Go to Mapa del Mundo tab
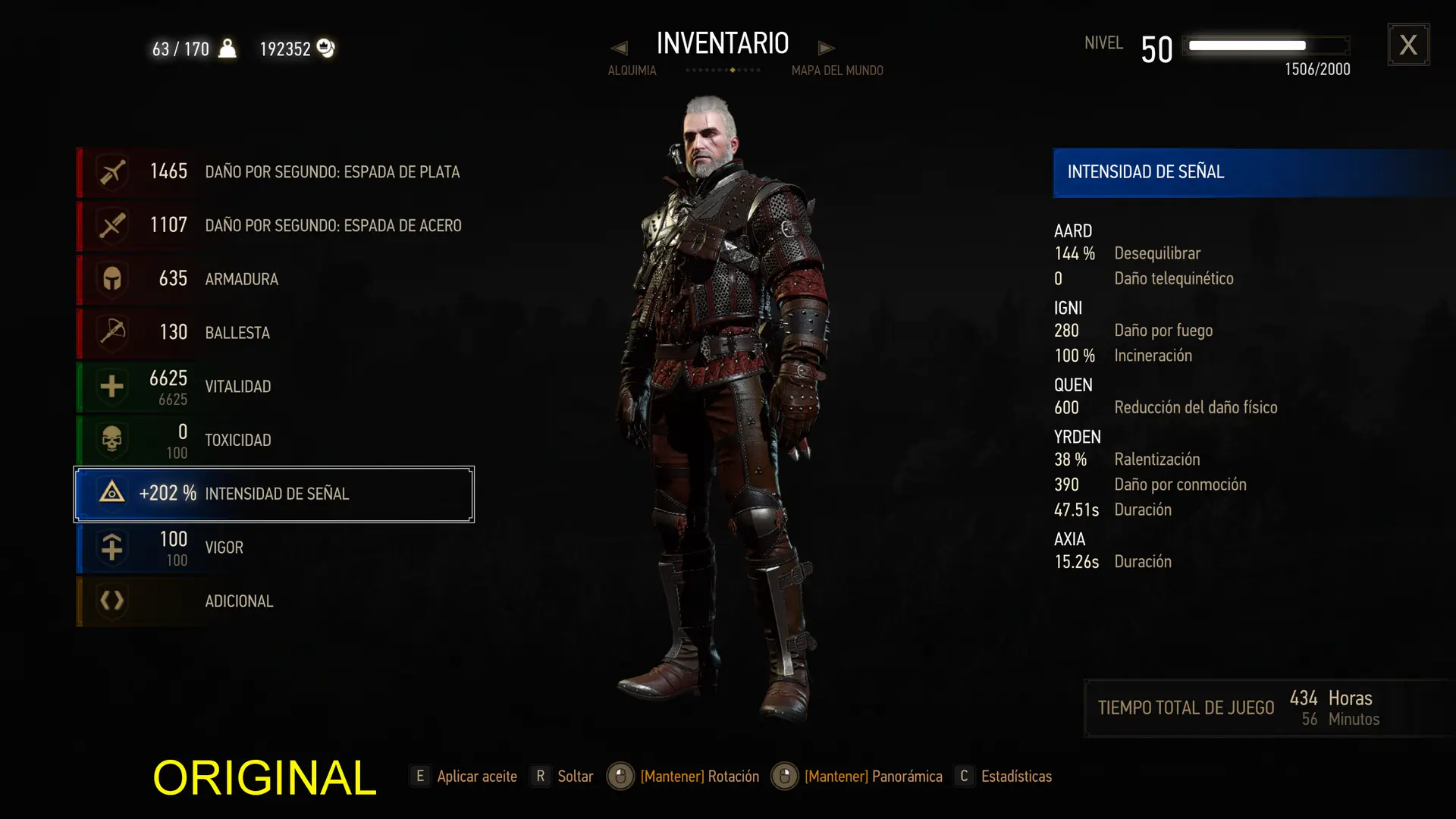 point(837,71)
